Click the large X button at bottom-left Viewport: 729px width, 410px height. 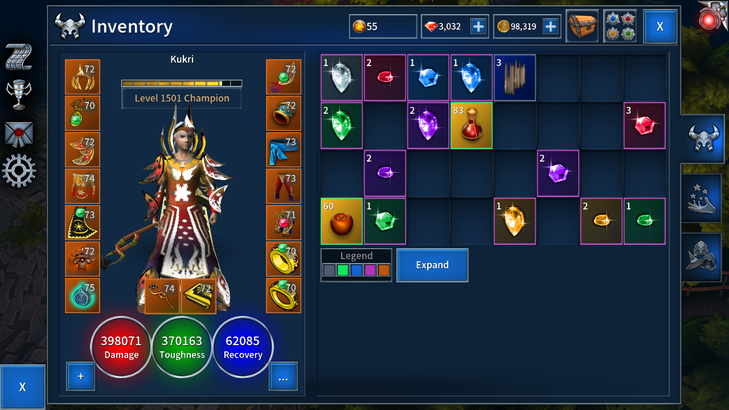pos(22,386)
